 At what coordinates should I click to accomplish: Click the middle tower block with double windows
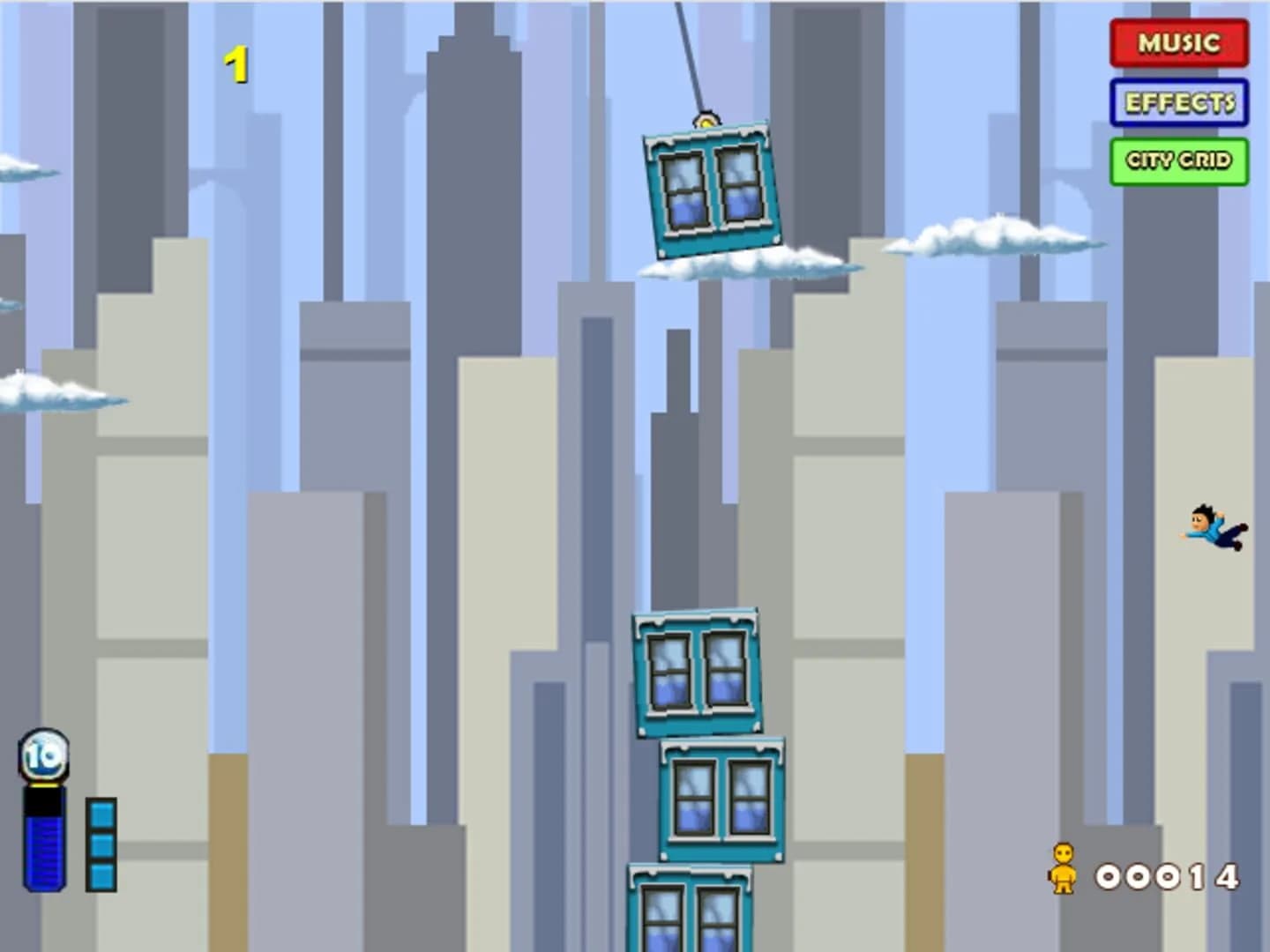[x=721, y=798]
